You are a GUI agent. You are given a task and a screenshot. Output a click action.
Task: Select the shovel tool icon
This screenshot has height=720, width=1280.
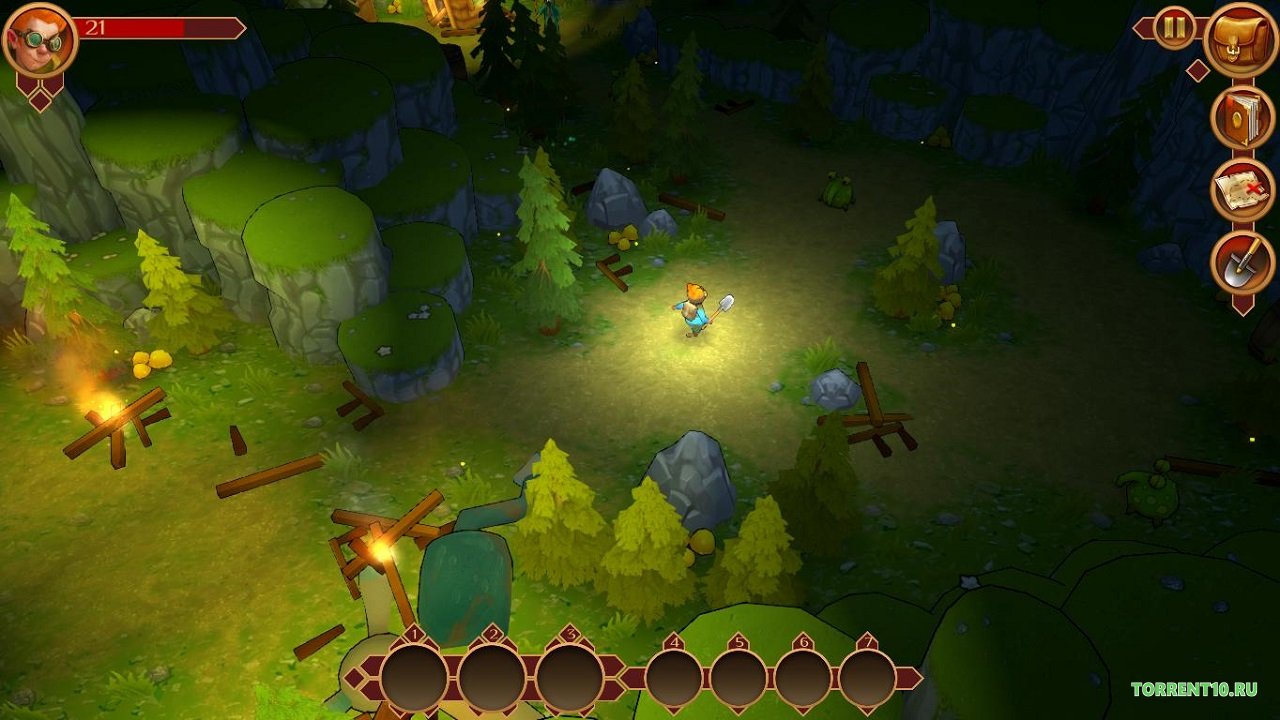(1242, 264)
